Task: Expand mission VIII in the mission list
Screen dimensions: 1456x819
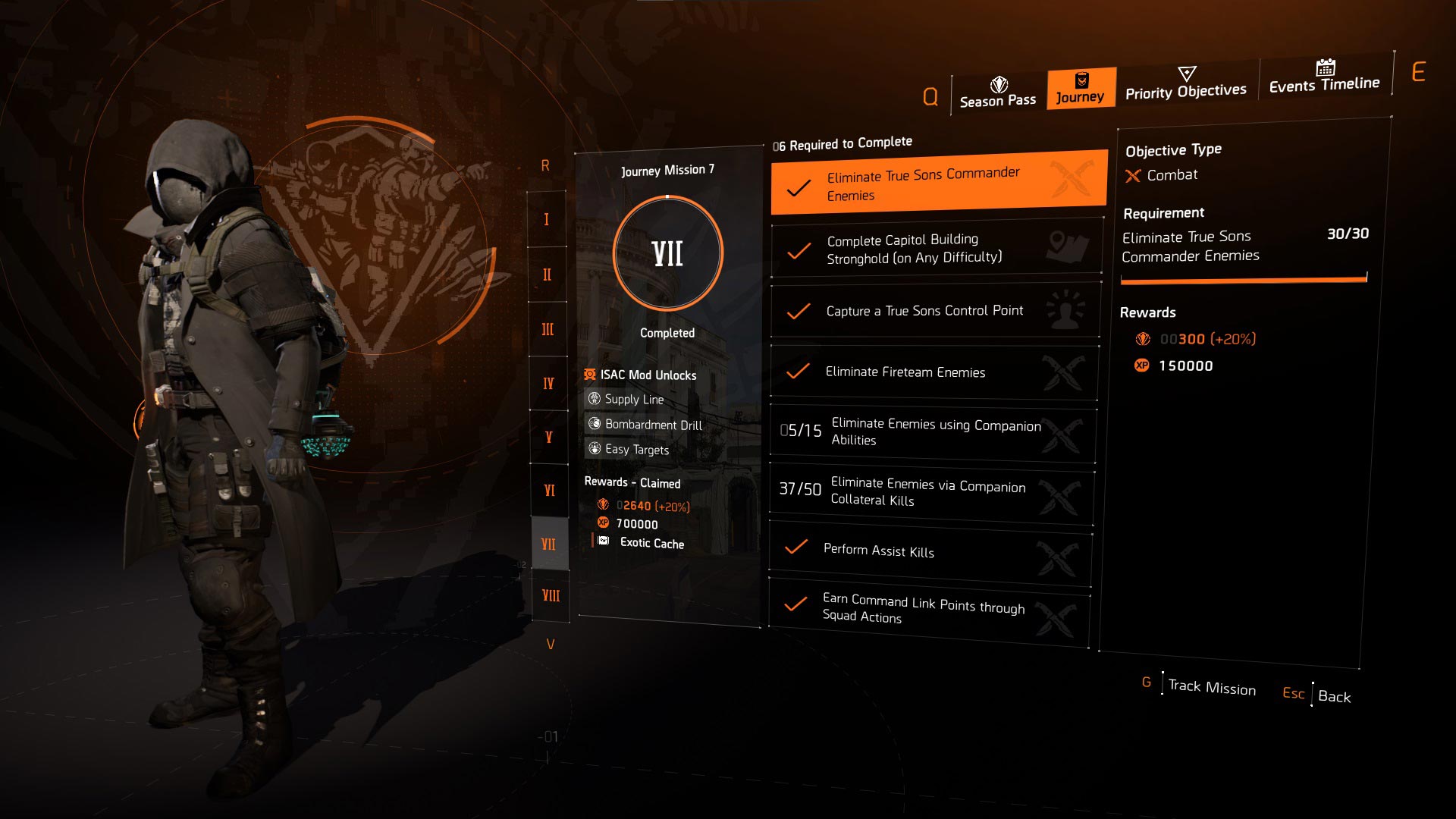Action: [x=548, y=597]
